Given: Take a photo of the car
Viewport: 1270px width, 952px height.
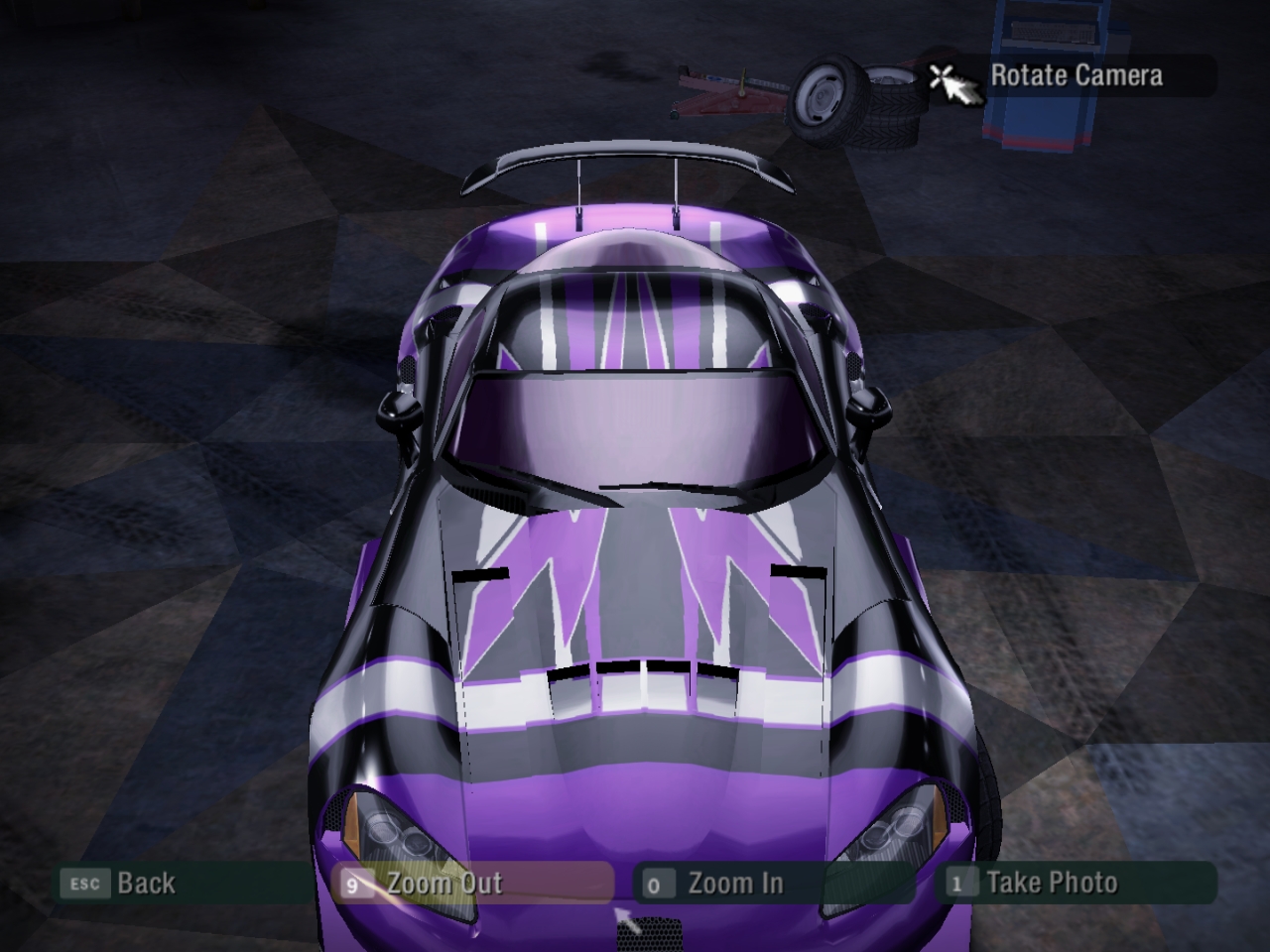Looking at the screenshot, I should point(1050,883).
